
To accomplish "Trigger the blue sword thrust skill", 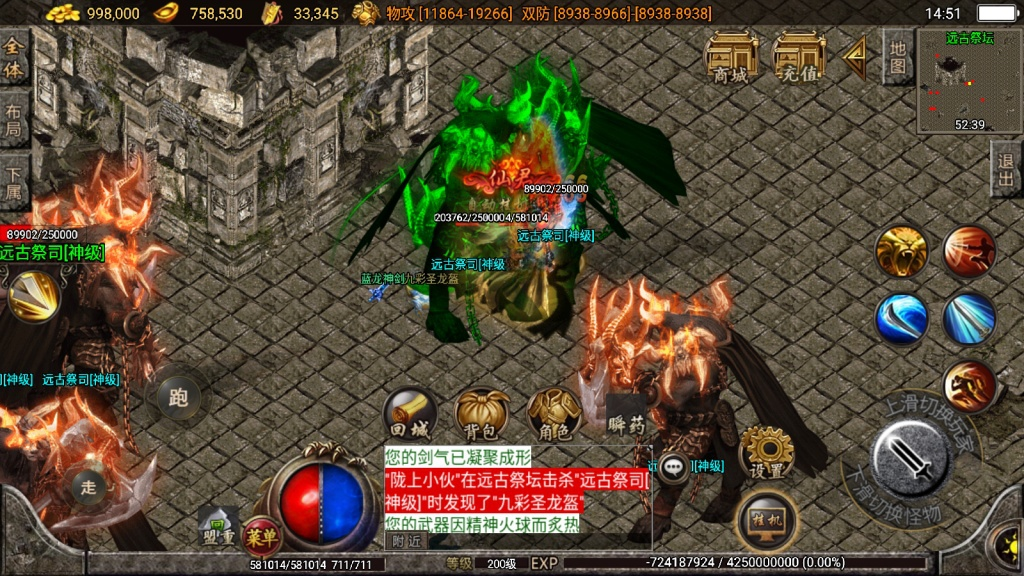I will pyautogui.click(x=969, y=319).
